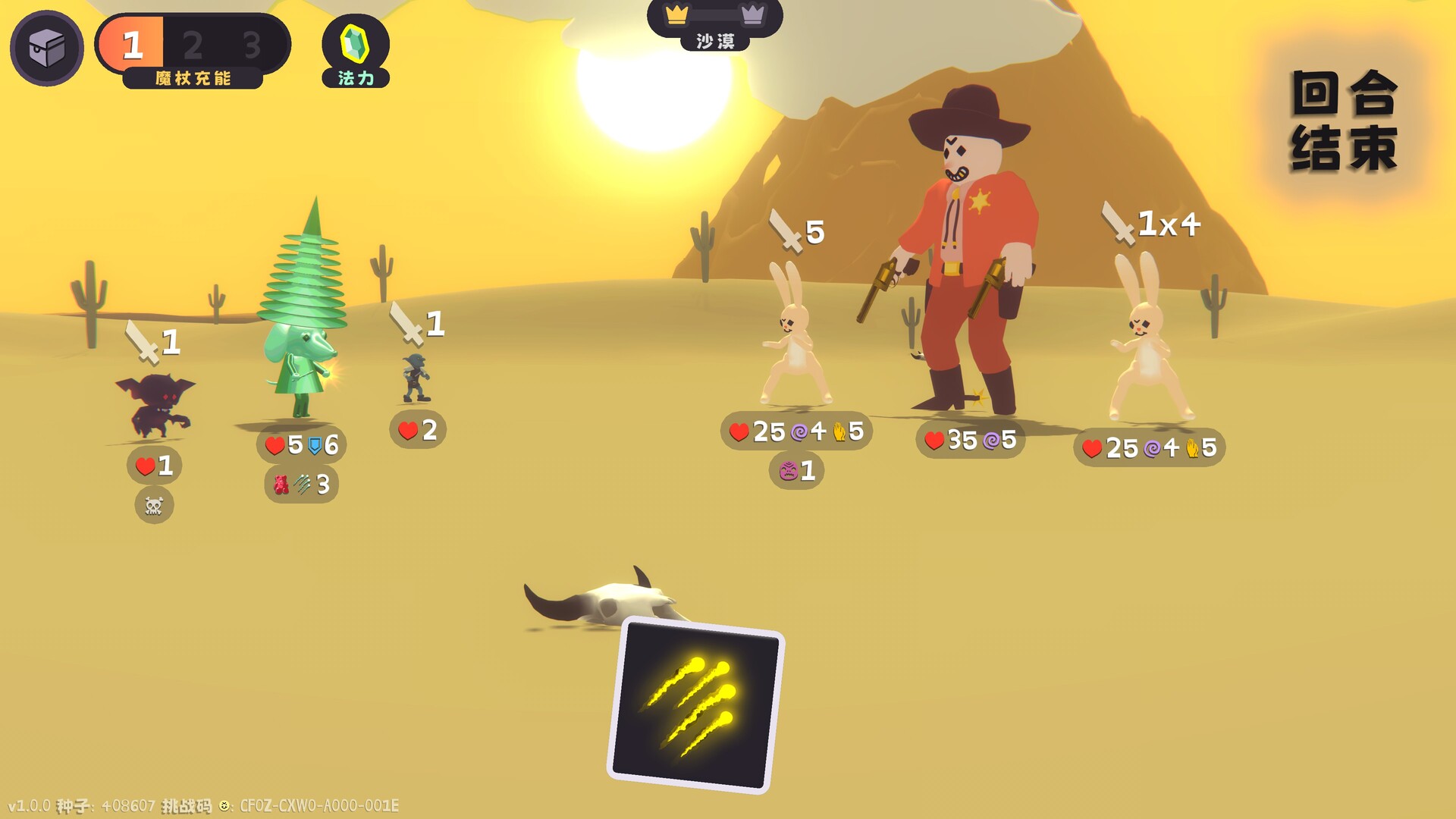
Task: Select the yellow claw slash spell card
Action: [x=695, y=704]
